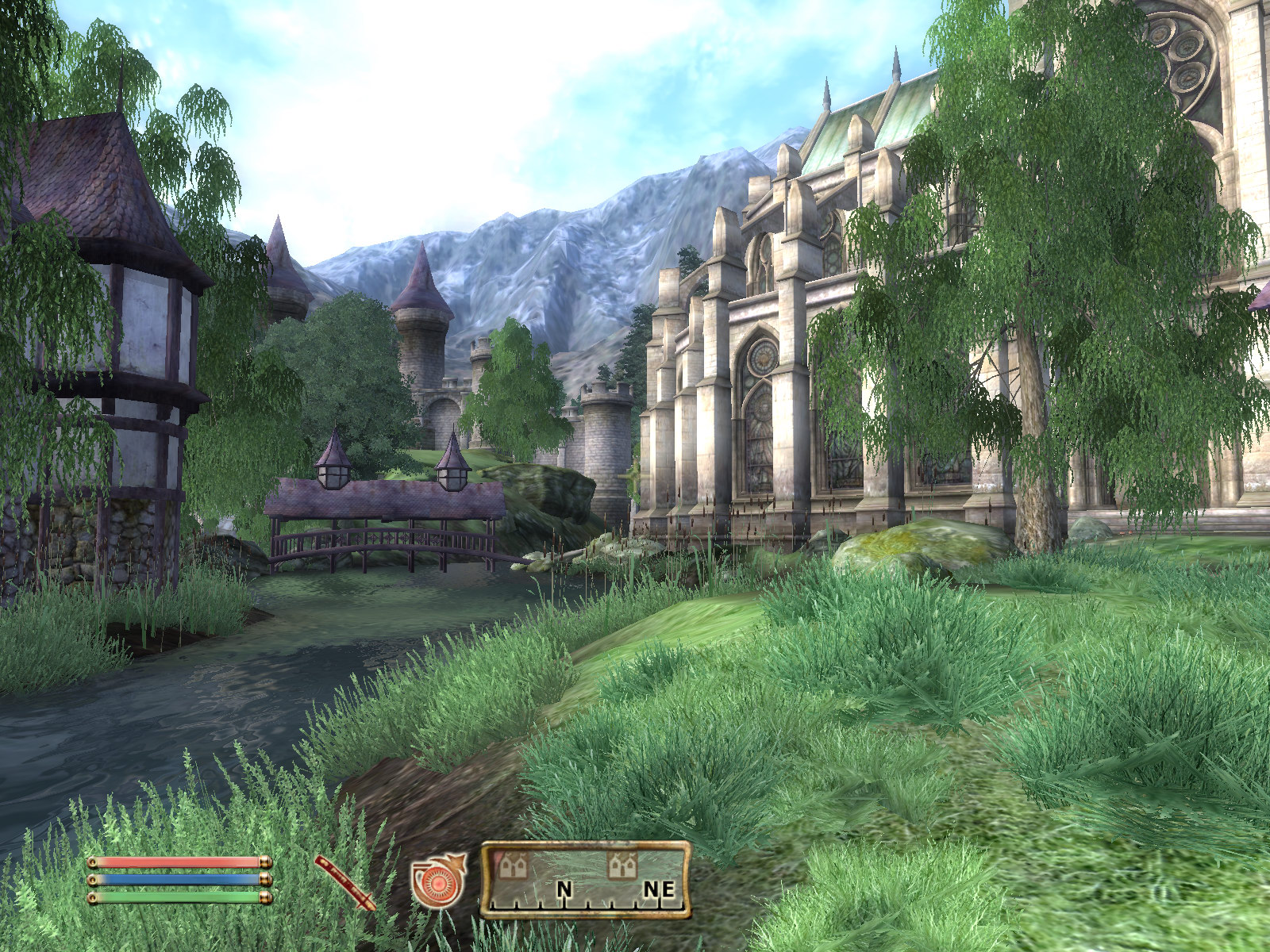Select the active spell icon
1270x952 pixels.
point(437,880)
